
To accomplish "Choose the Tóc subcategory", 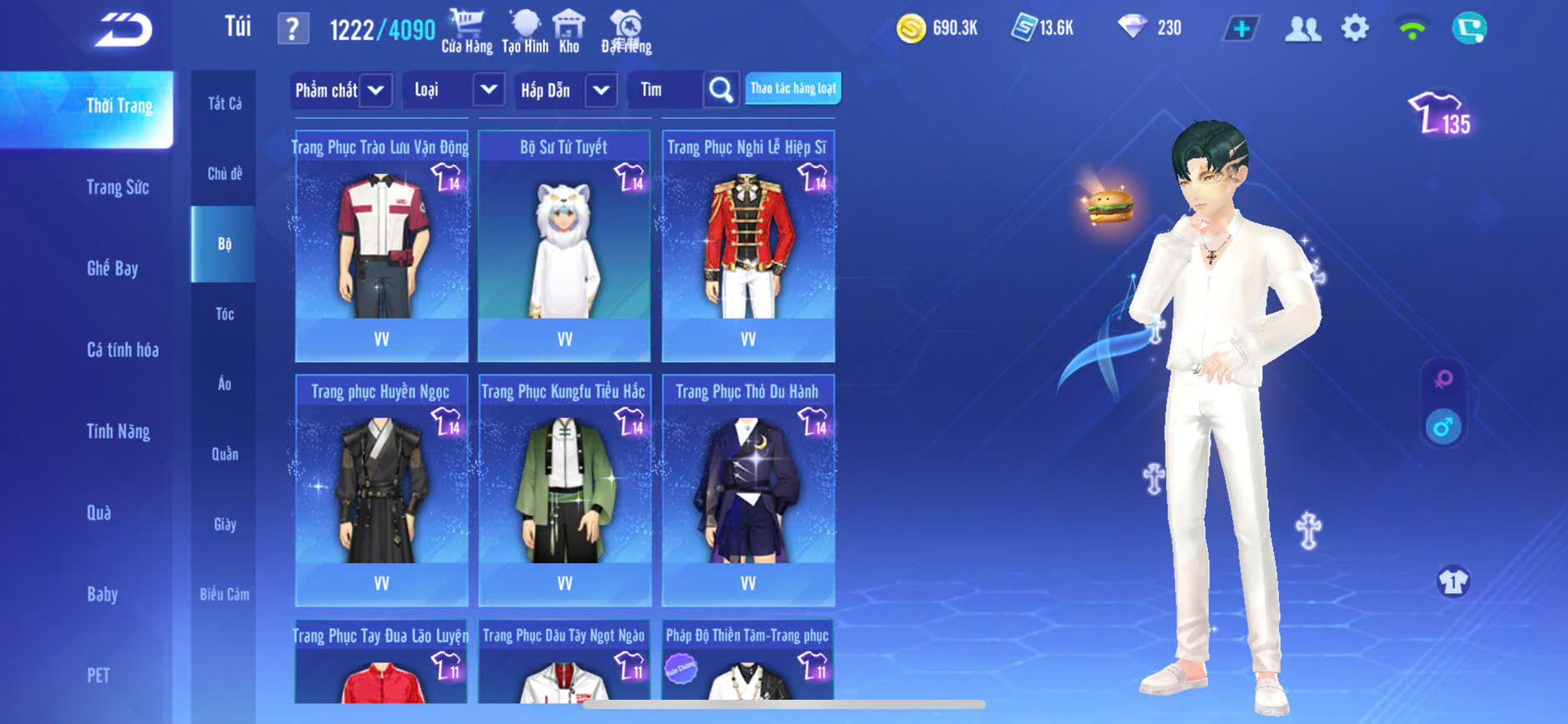I will point(224,314).
